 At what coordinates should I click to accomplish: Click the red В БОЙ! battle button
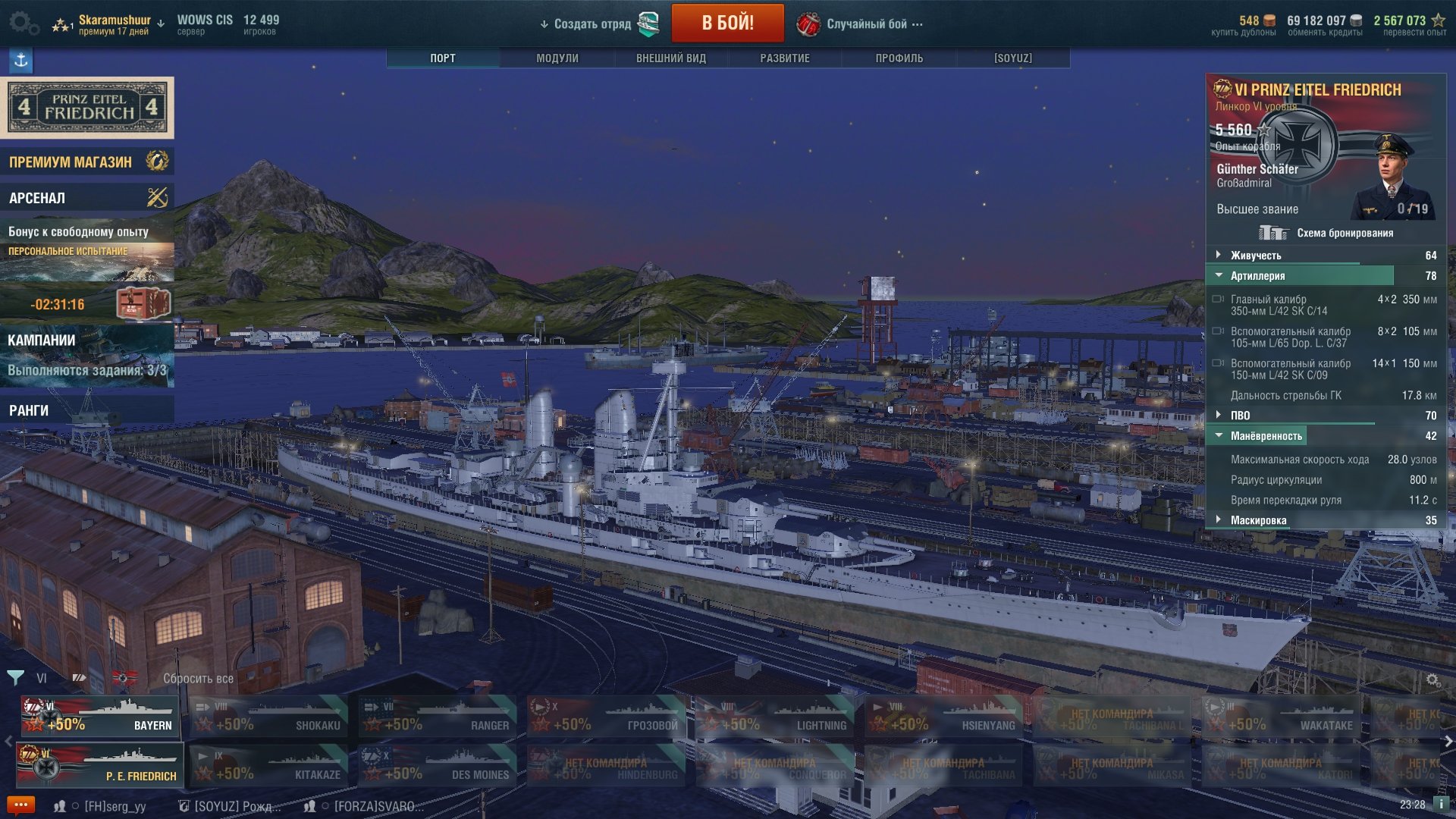(727, 23)
